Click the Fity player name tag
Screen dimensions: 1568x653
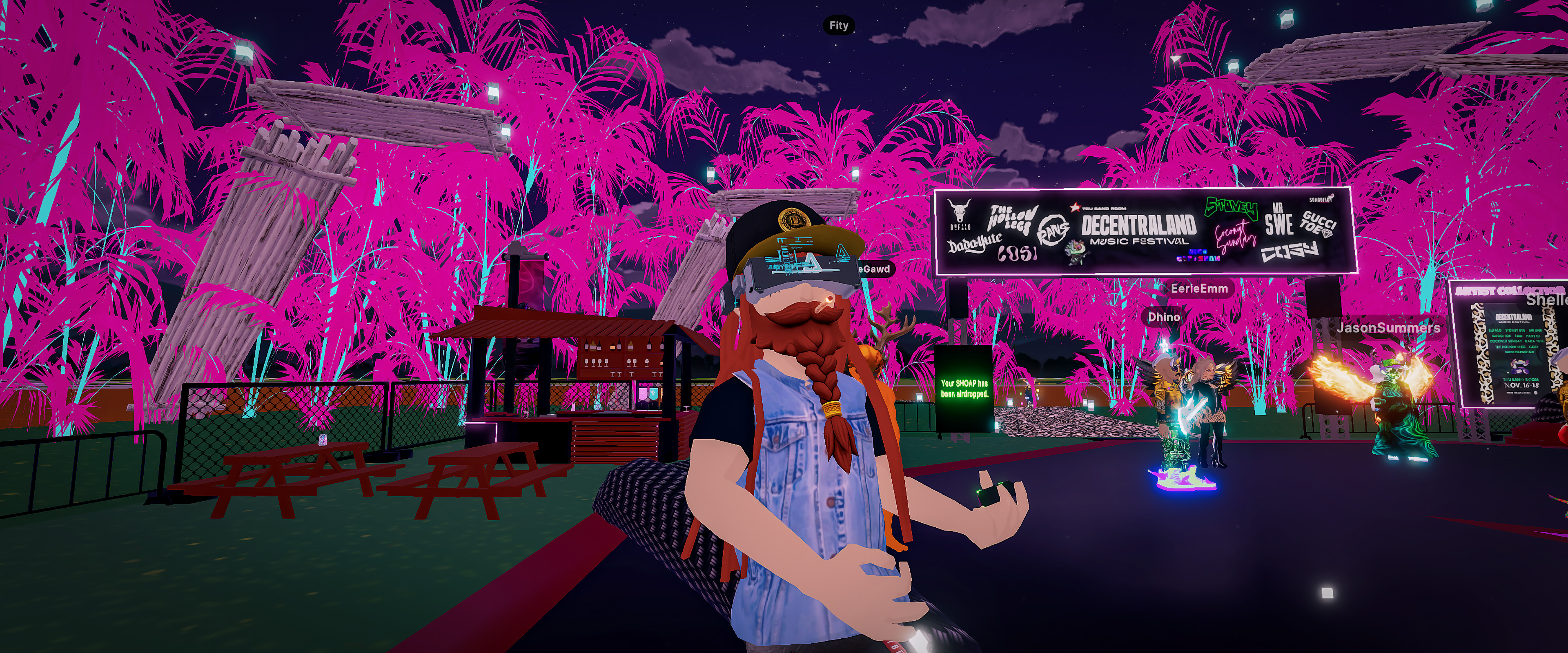pyautogui.click(x=838, y=26)
